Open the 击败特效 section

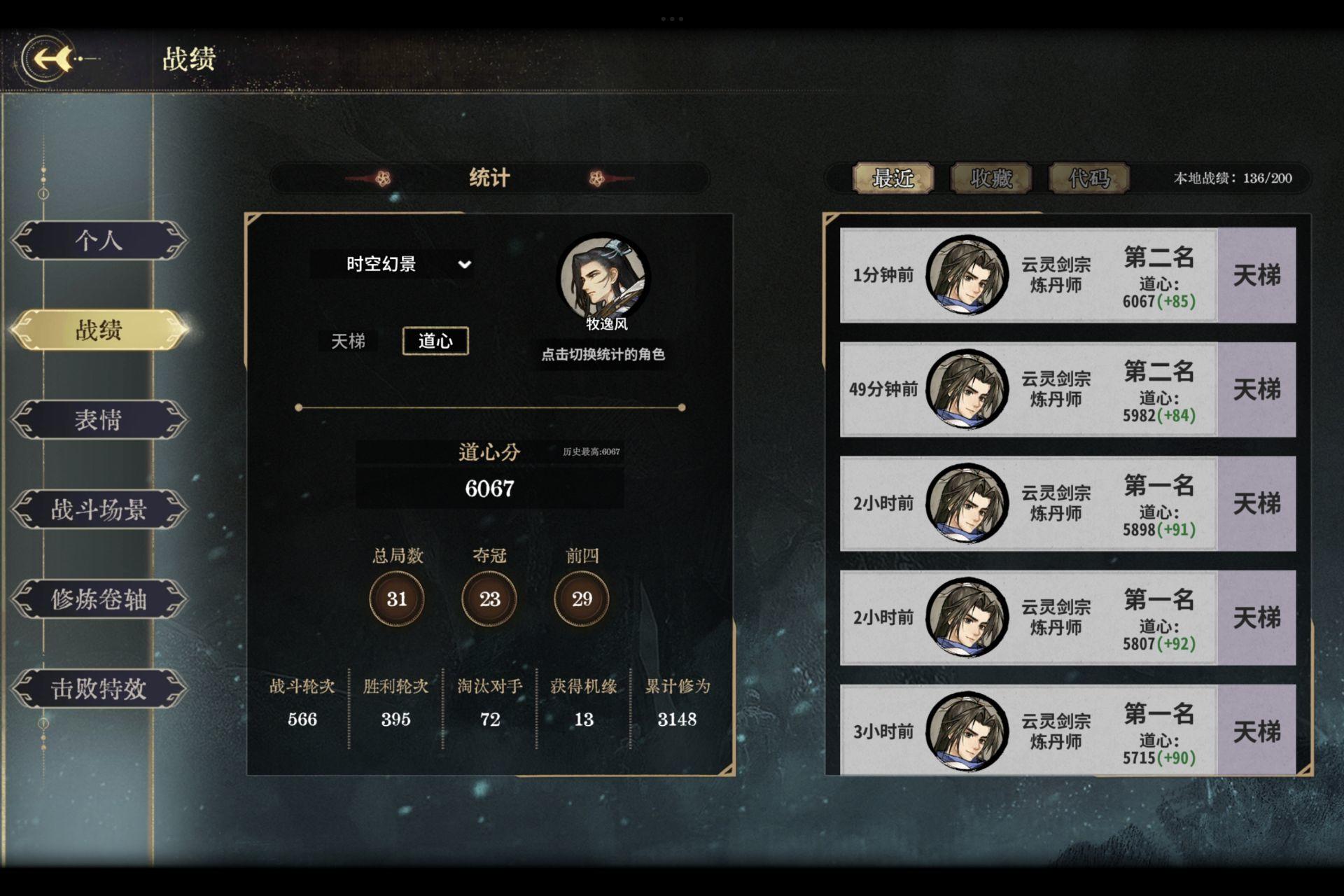tap(99, 690)
